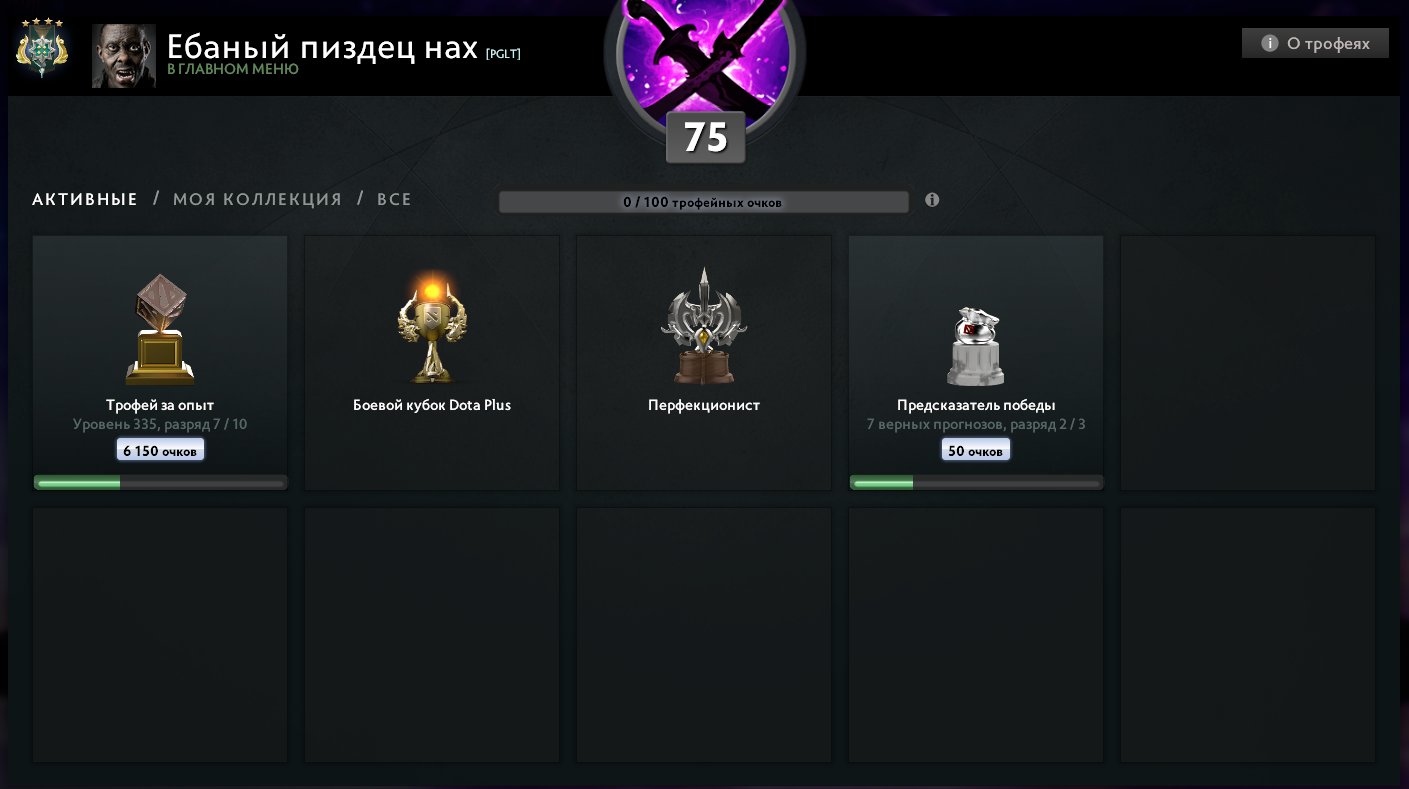Image resolution: width=1409 pixels, height=789 pixels.
Task: Click the info circle beside О трофеях
Action: [x=1270, y=42]
